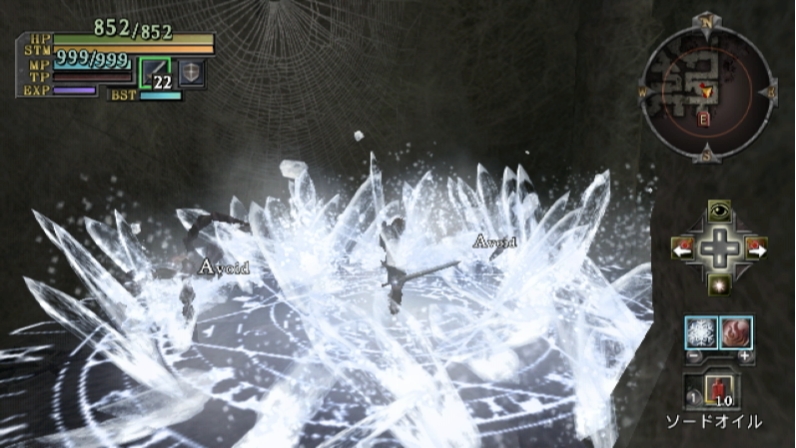796x448 pixels.
Task: Select the red flame spell icon
Action: [x=736, y=331]
